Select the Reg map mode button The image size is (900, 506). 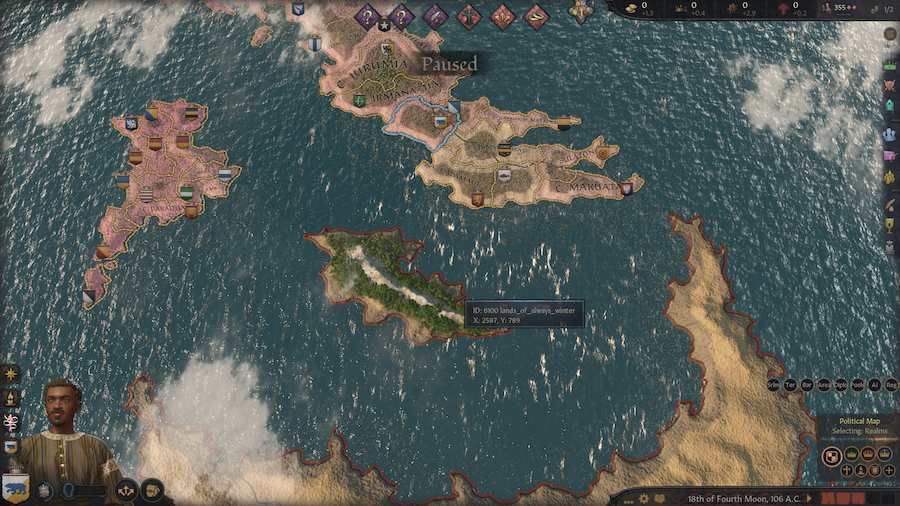[x=890, y=384]
